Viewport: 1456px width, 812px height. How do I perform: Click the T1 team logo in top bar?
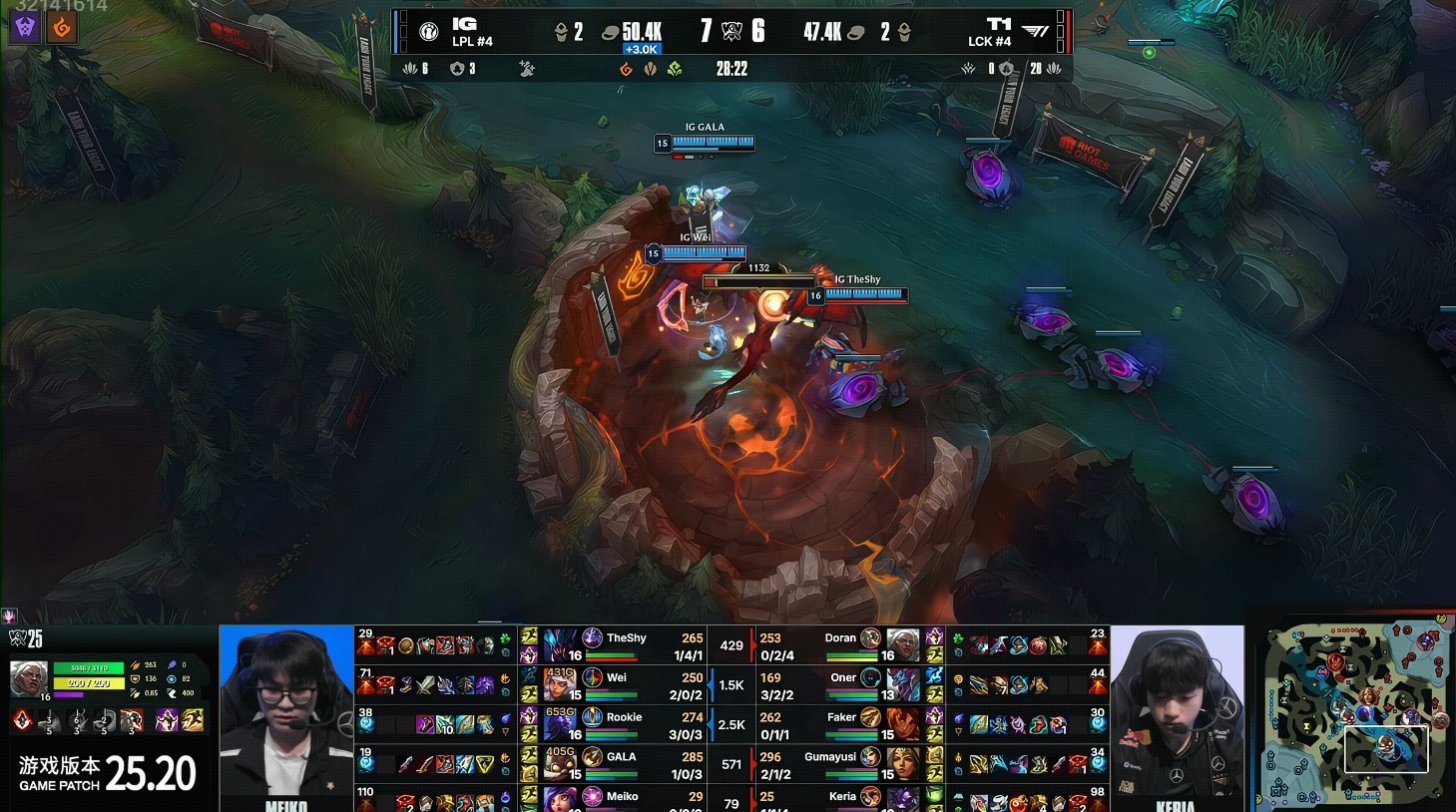coord(1036,32)
